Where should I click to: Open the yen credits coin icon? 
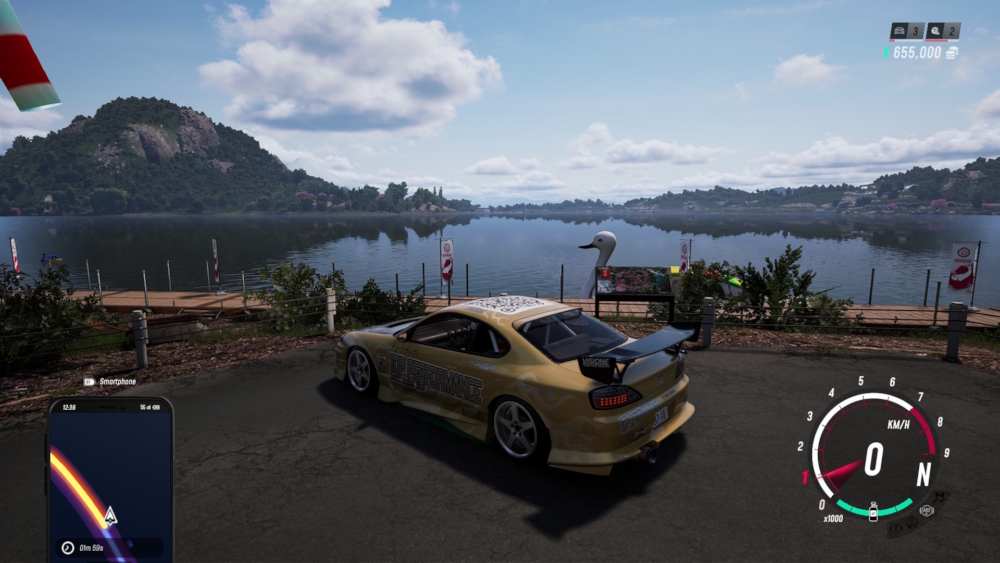(951, 52)
